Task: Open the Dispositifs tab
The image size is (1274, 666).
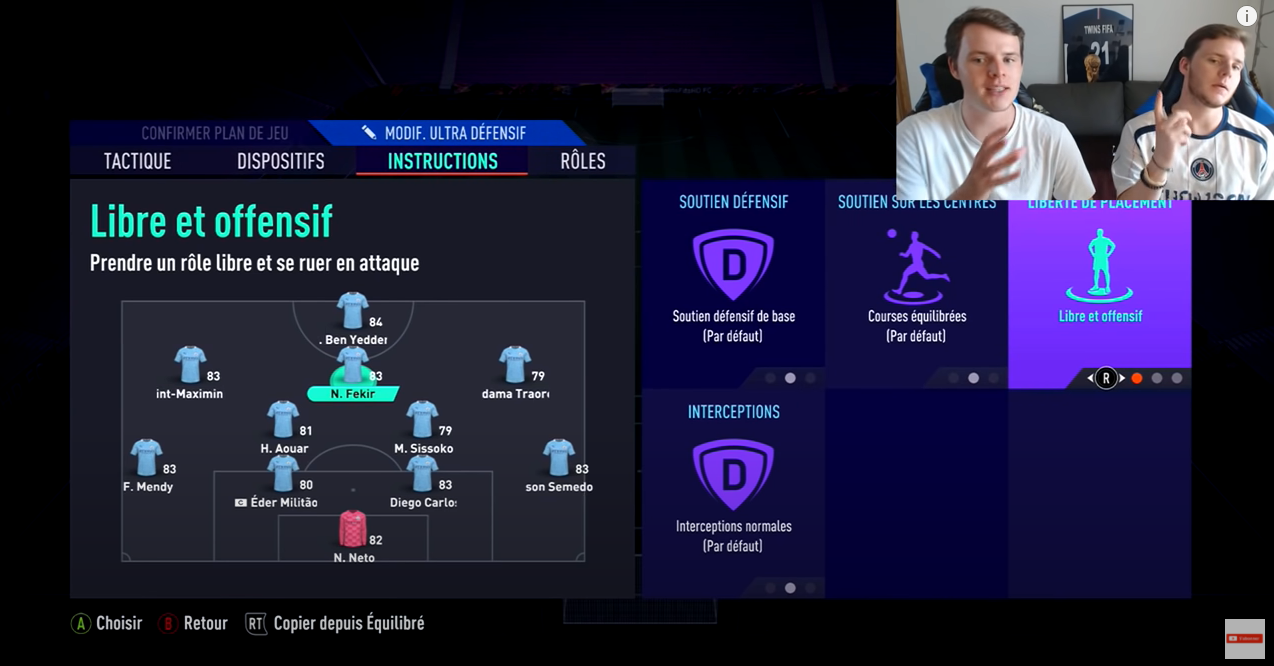Action: (280, 161)
